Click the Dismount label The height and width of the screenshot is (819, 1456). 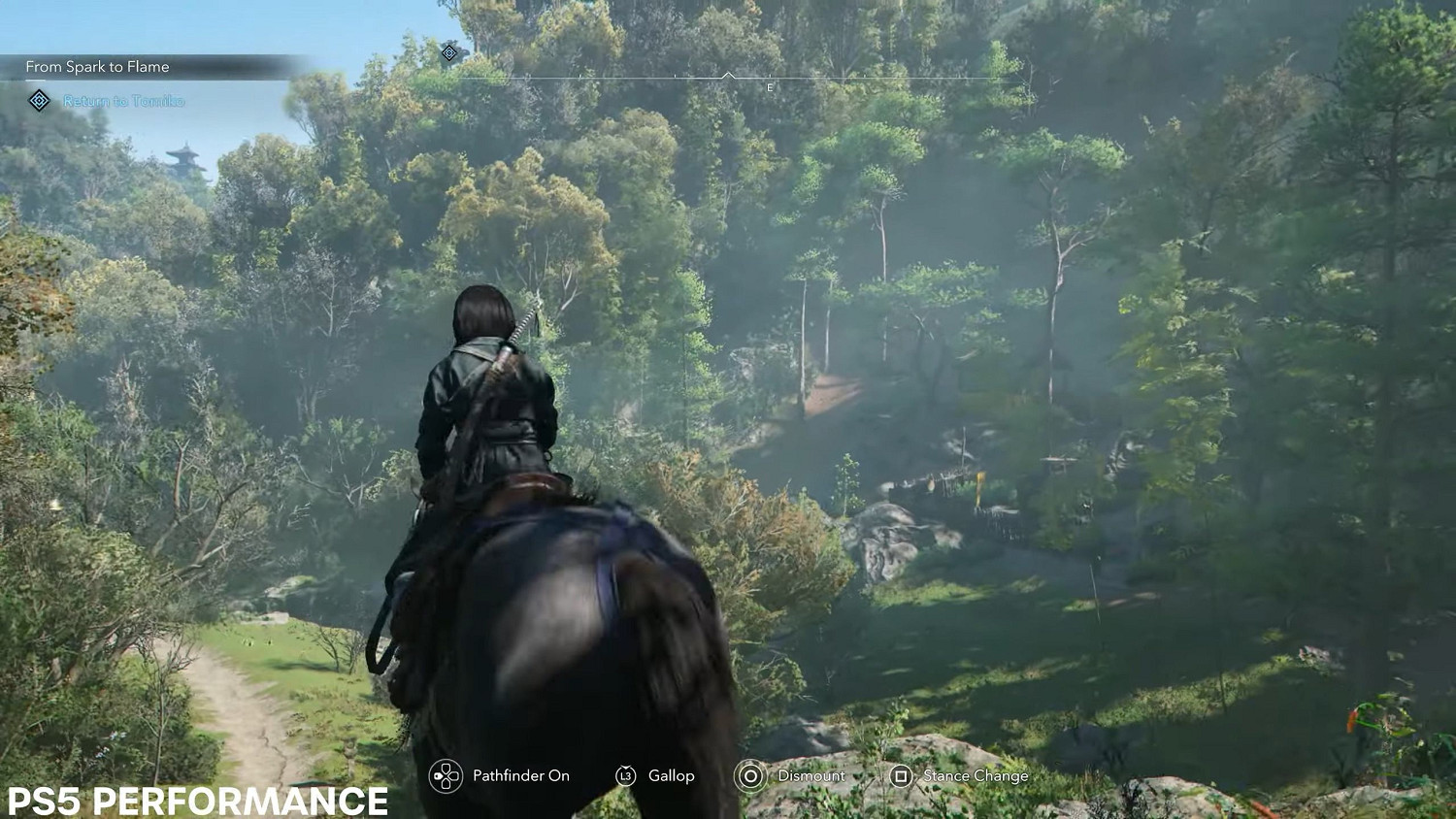[x=812, y=776]
